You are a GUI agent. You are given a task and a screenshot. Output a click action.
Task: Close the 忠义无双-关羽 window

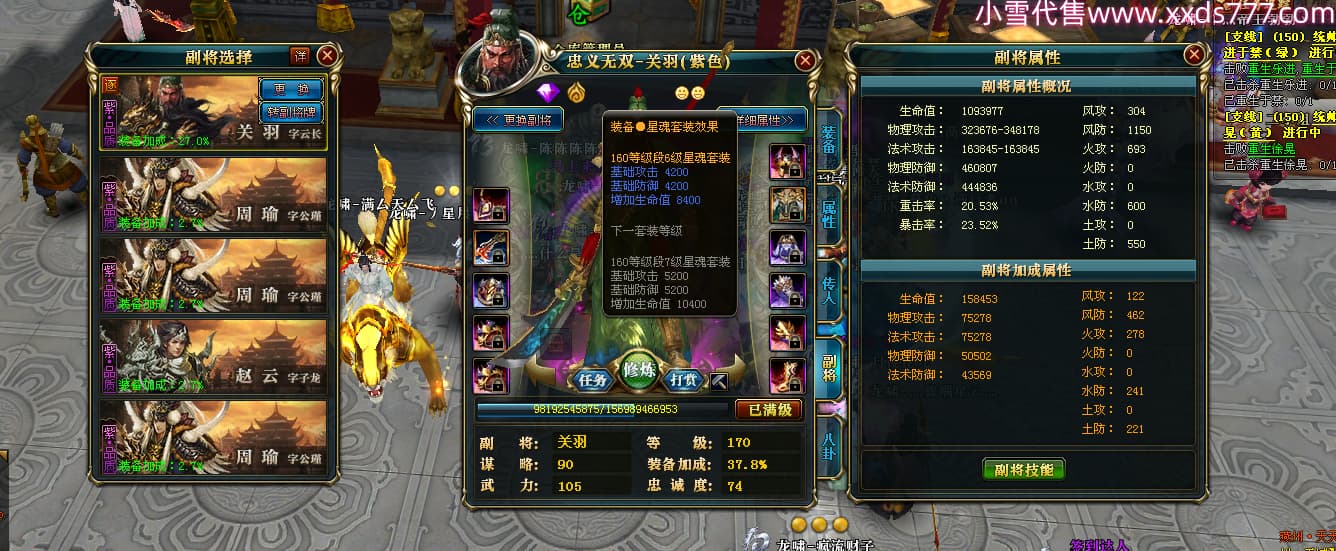click(x=805, y=61)
